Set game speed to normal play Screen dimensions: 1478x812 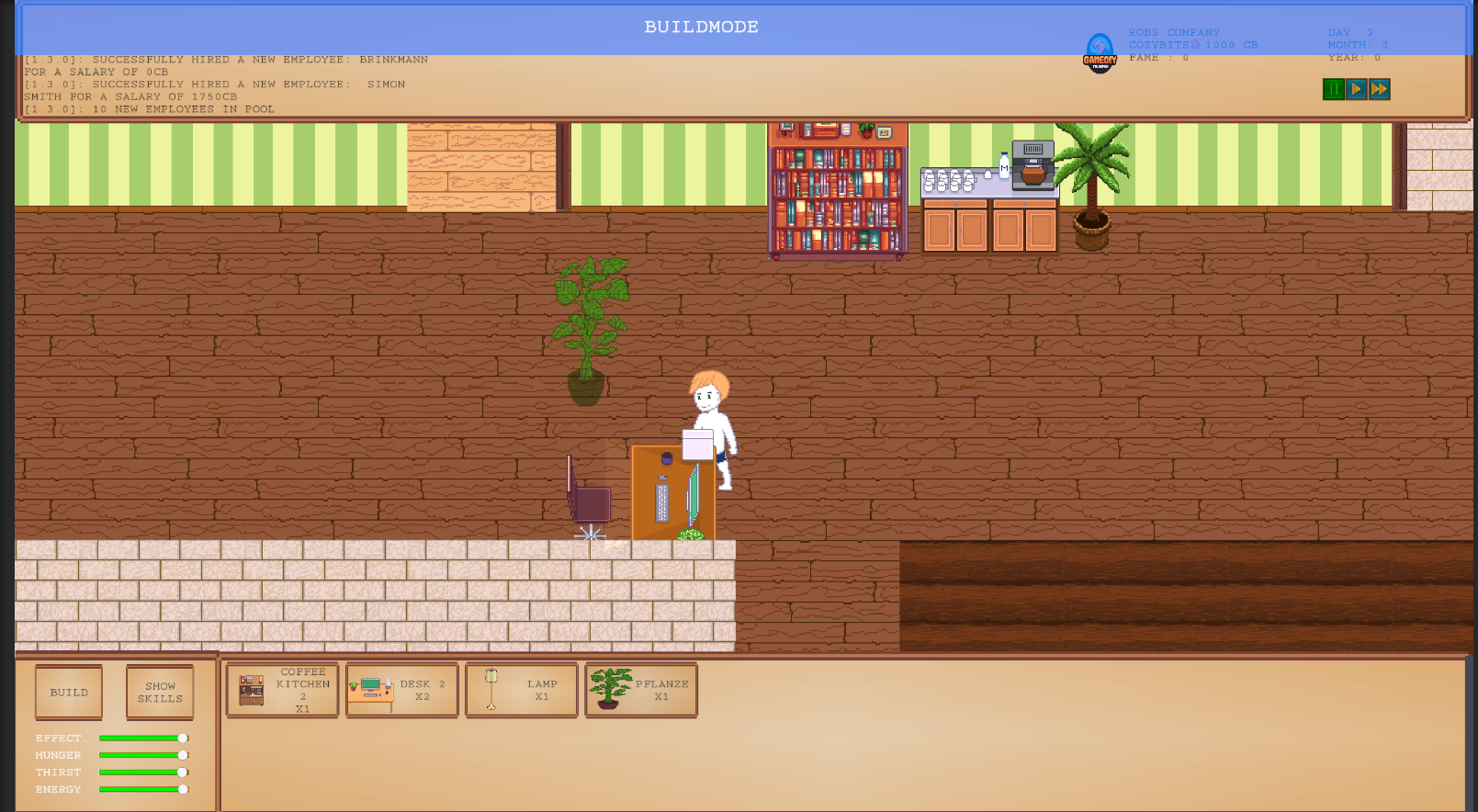[1356, 89]
